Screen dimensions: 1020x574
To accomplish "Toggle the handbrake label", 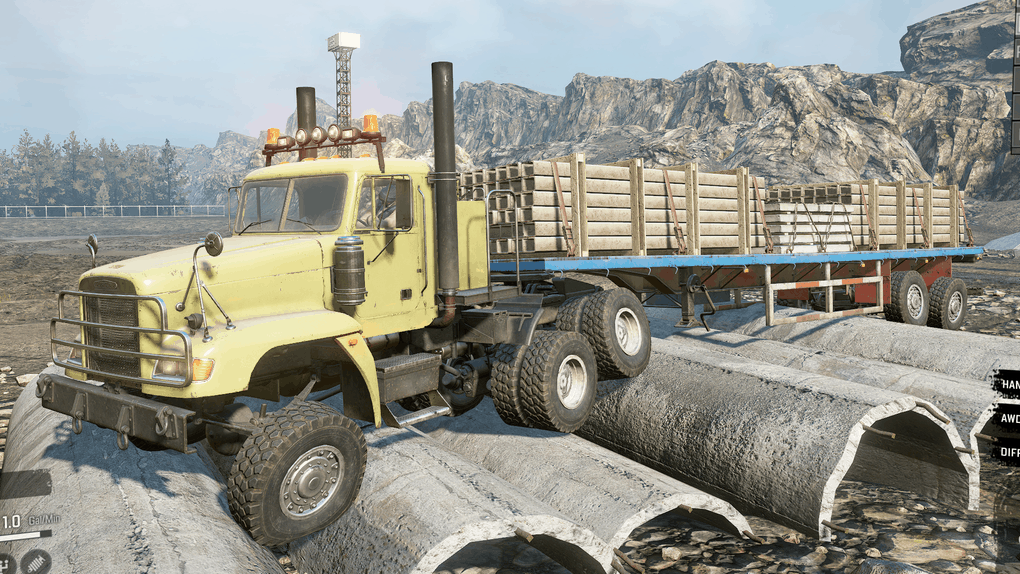I will click(1007, 384).
